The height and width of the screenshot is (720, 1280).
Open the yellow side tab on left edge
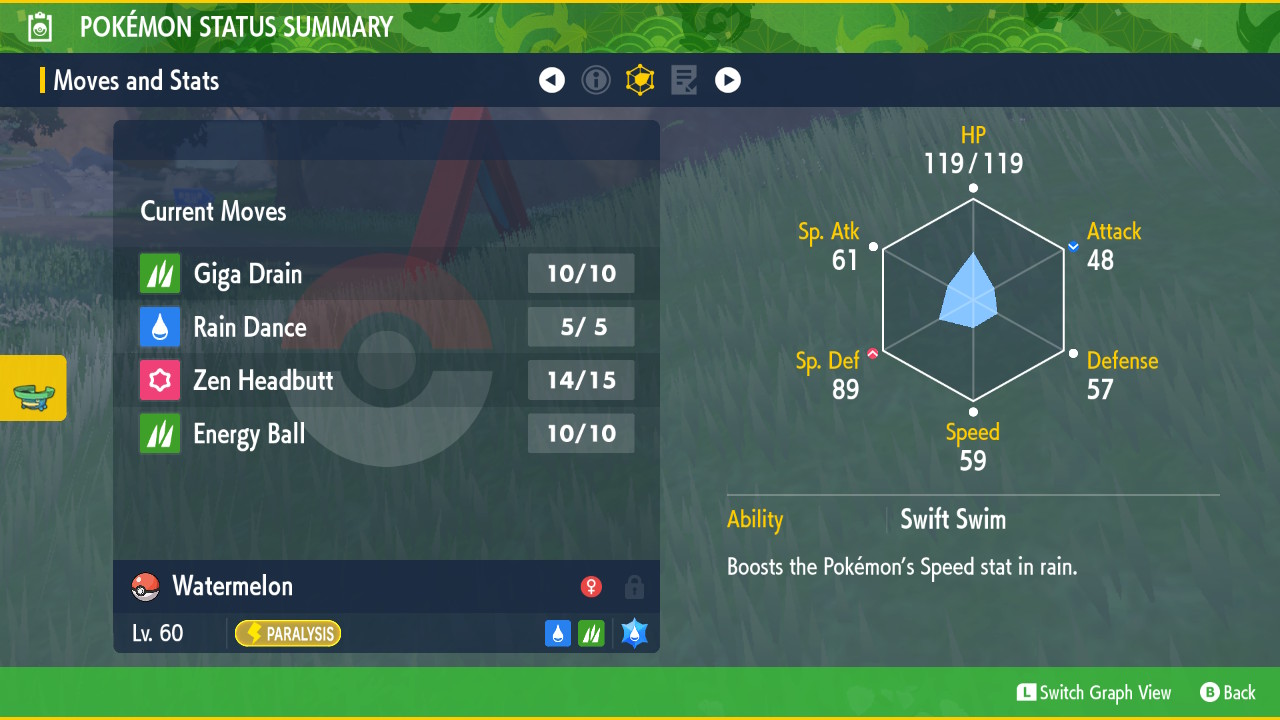tap(33, 388)
